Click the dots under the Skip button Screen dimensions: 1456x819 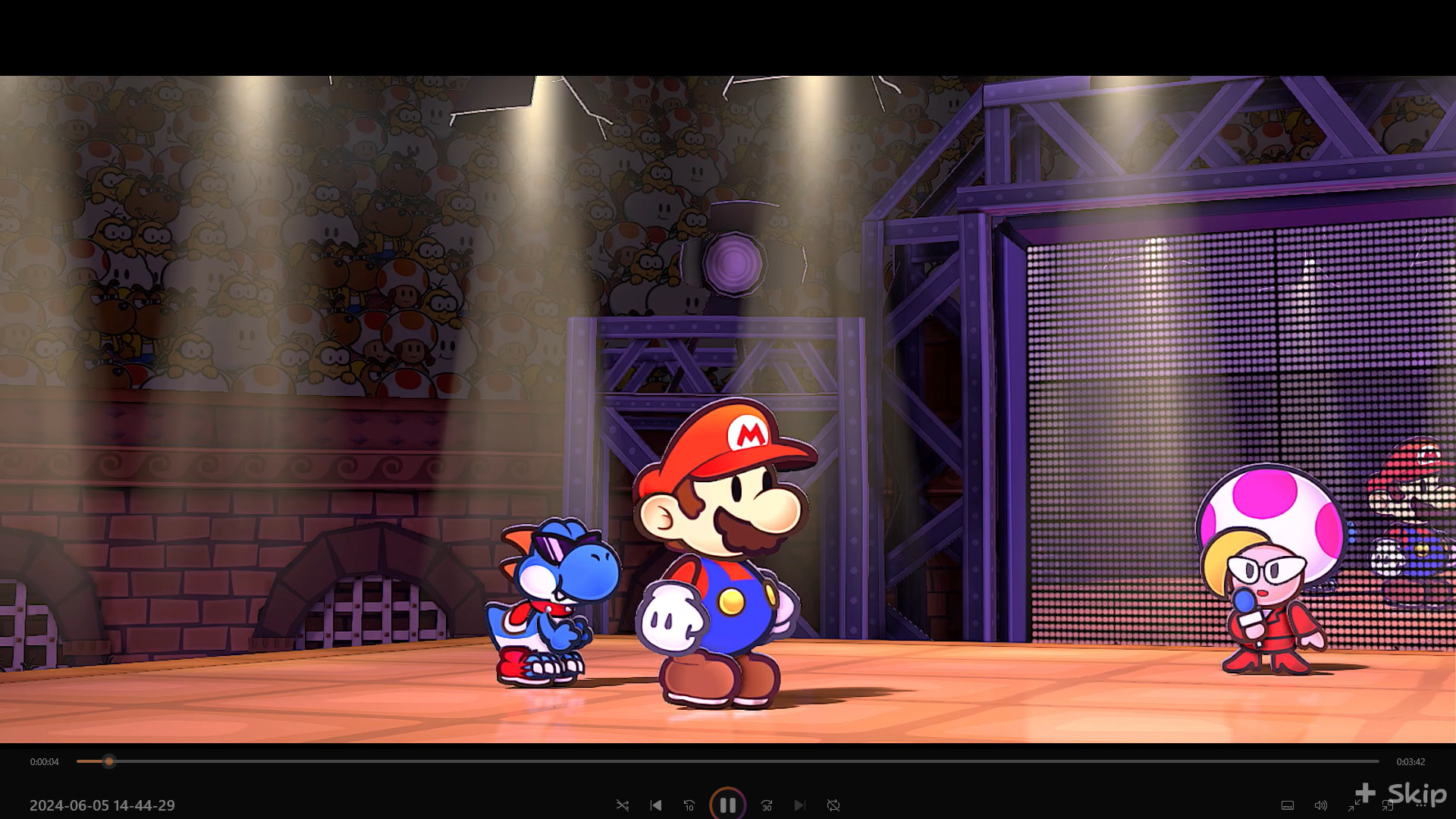[1420, 805]
